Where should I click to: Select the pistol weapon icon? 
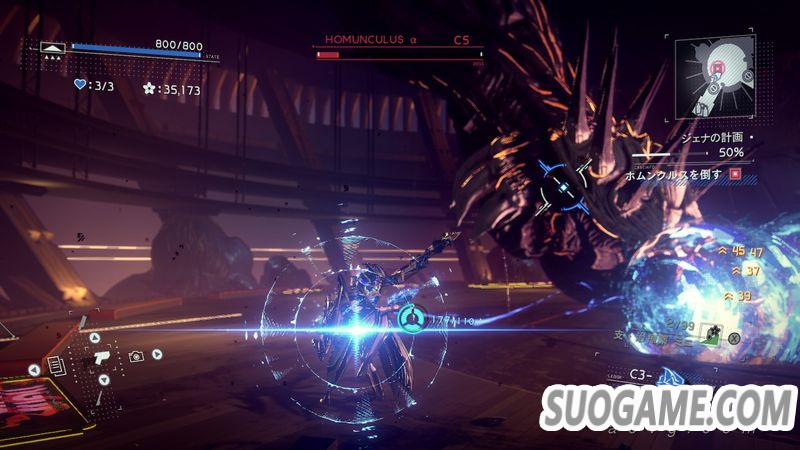tap(100, 357)
